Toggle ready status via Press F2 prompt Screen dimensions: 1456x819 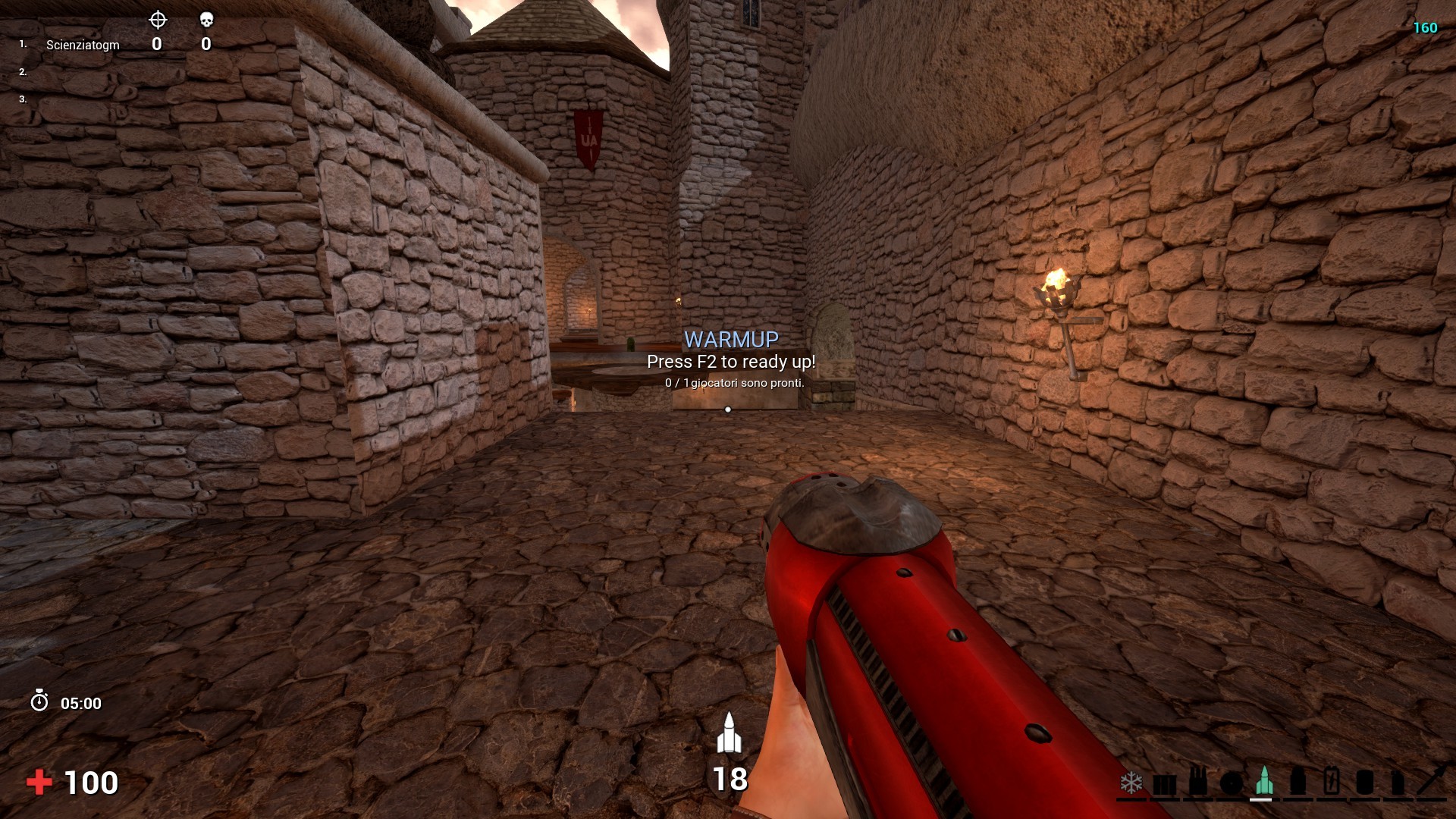[x=730, y=362]
